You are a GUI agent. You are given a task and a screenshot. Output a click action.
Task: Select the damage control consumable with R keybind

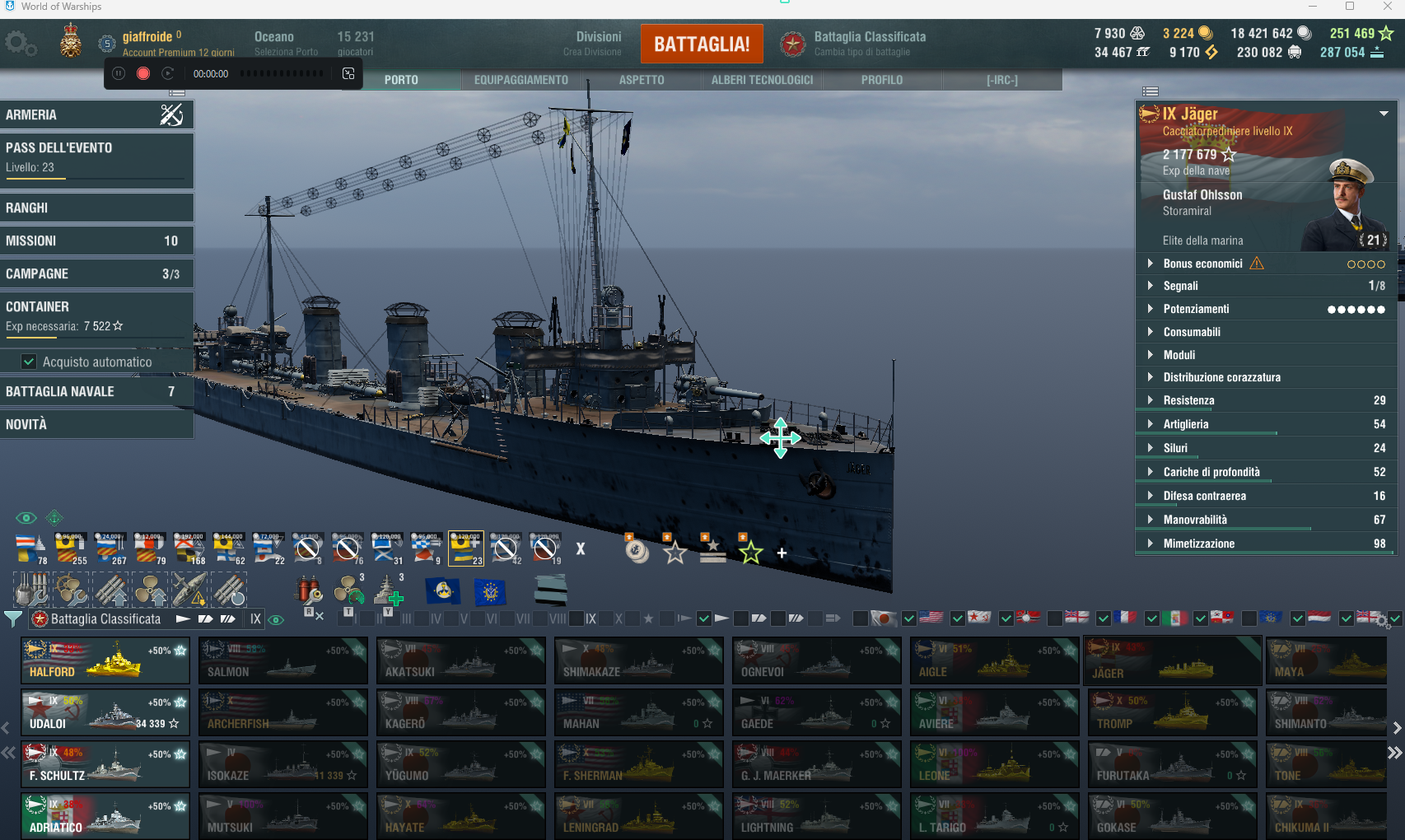310,590
